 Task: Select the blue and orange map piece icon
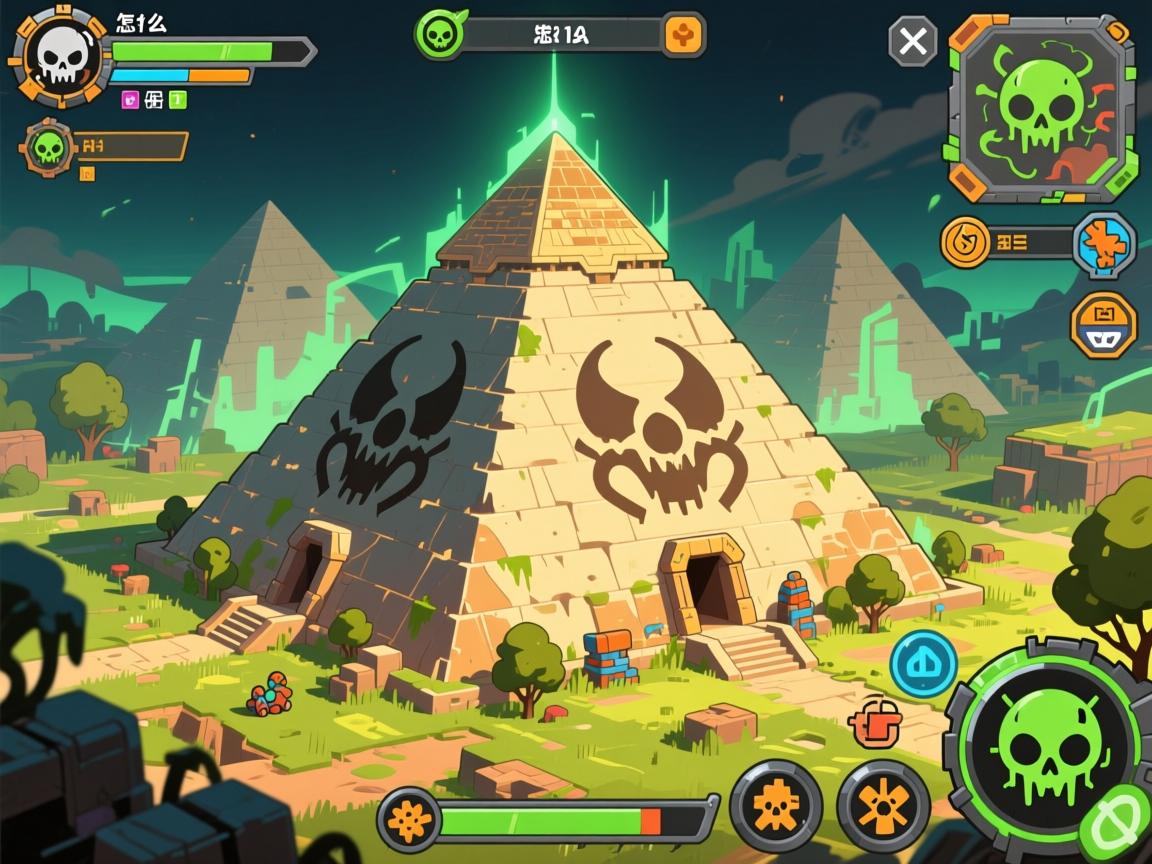[1104, 243]
